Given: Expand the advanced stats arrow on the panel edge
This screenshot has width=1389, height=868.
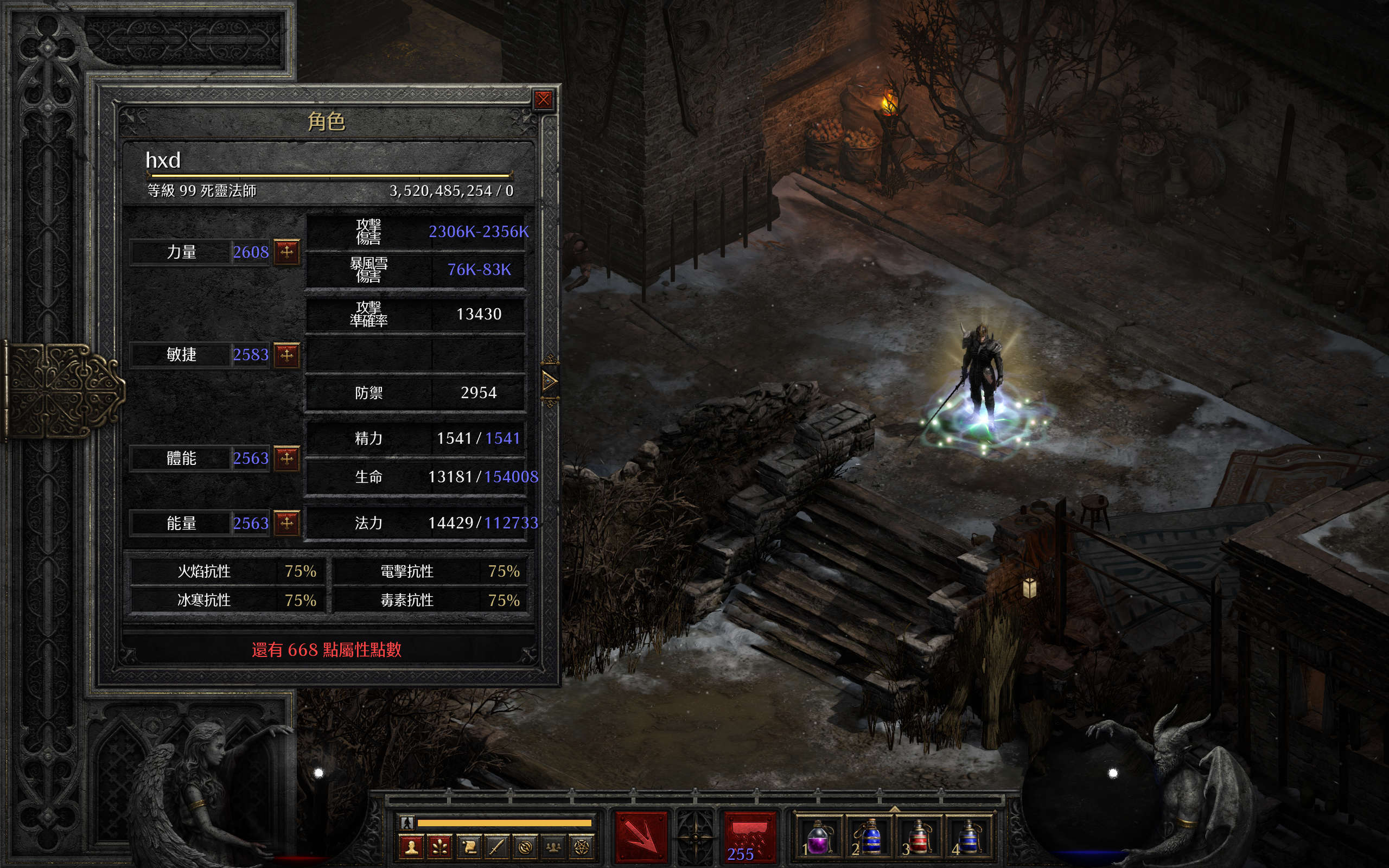Looking at the screenshot, I should click(x=549, y=381).
